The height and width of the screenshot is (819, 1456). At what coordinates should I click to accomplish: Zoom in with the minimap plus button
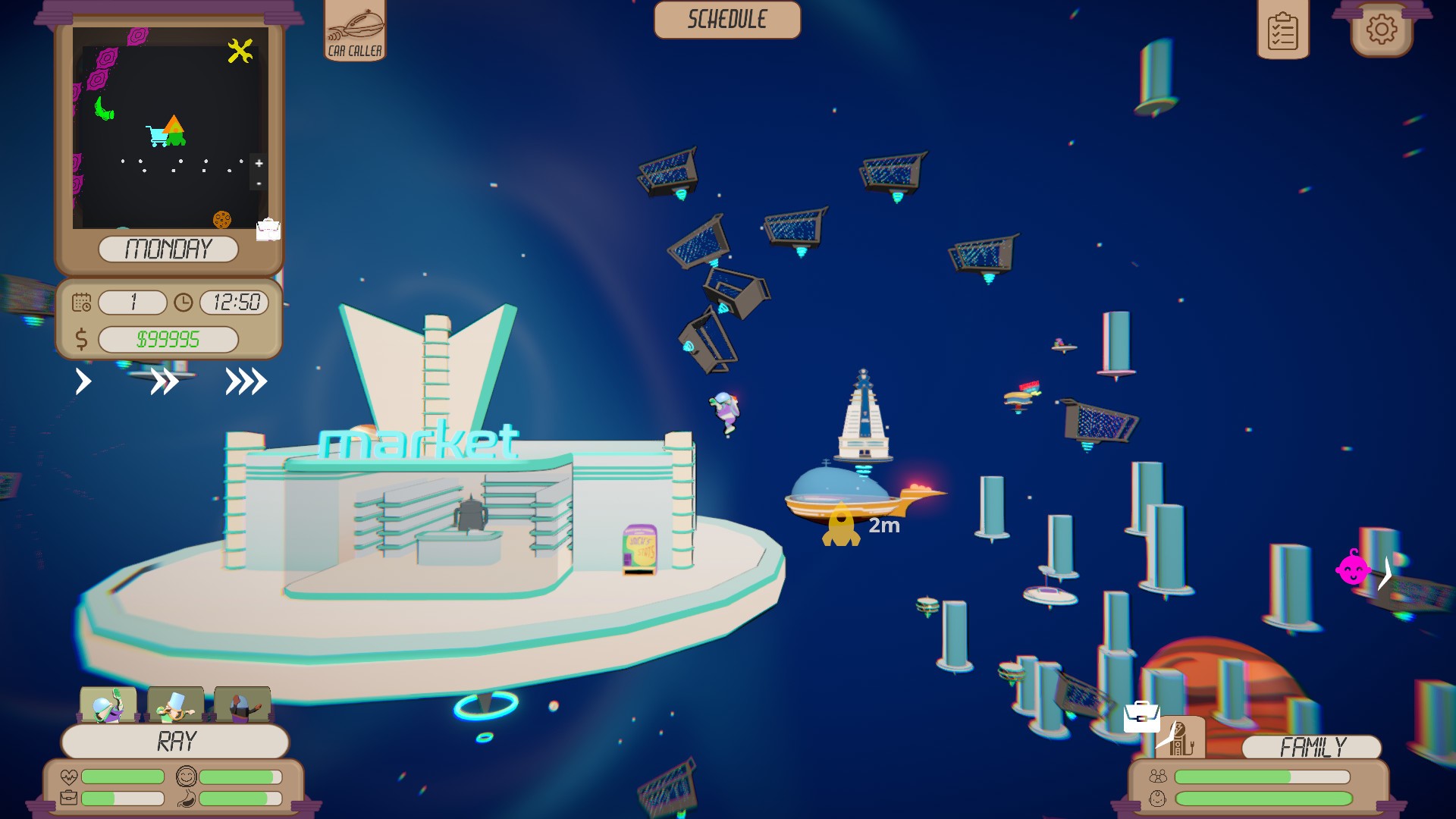pyautogui.click(x=259, y=163)
